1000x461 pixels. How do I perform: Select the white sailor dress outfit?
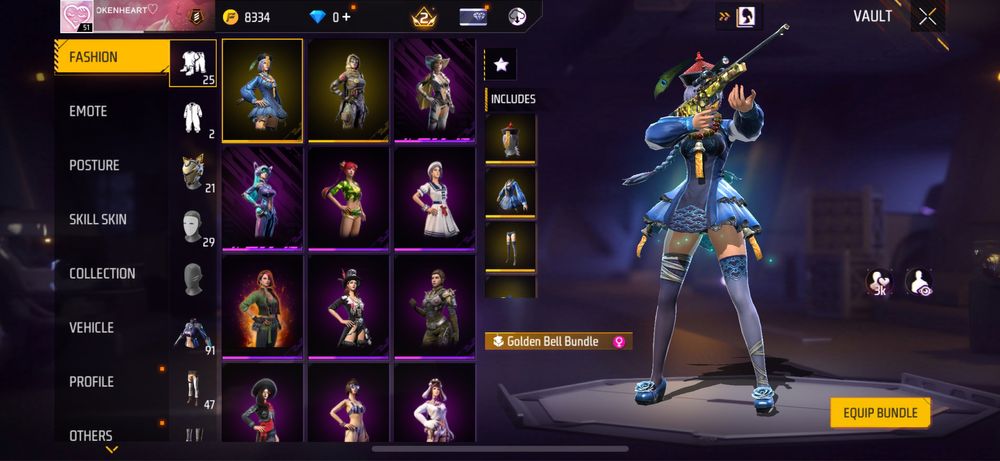pos(434,196)
